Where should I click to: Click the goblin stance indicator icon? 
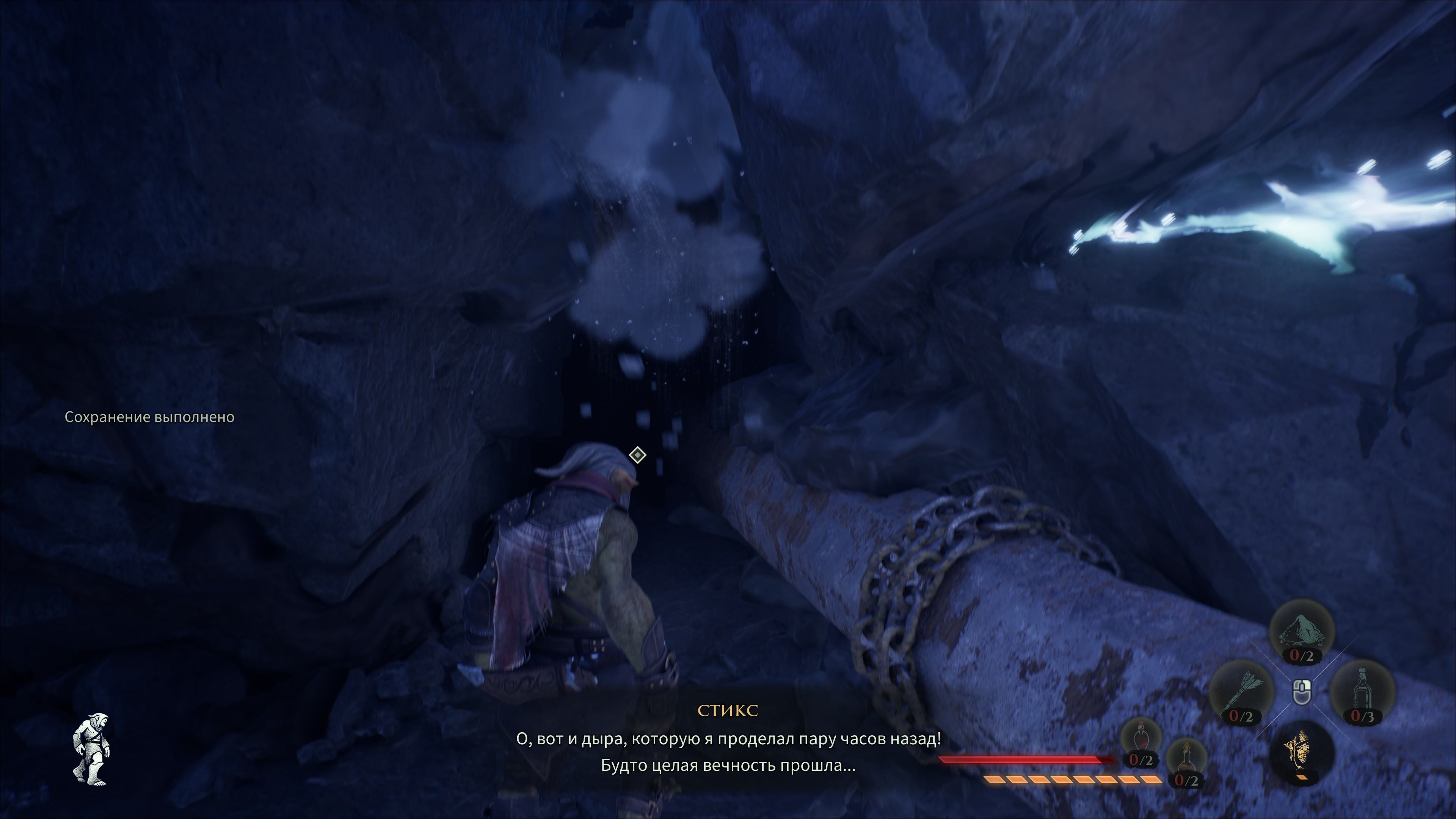tap(91, 749)
